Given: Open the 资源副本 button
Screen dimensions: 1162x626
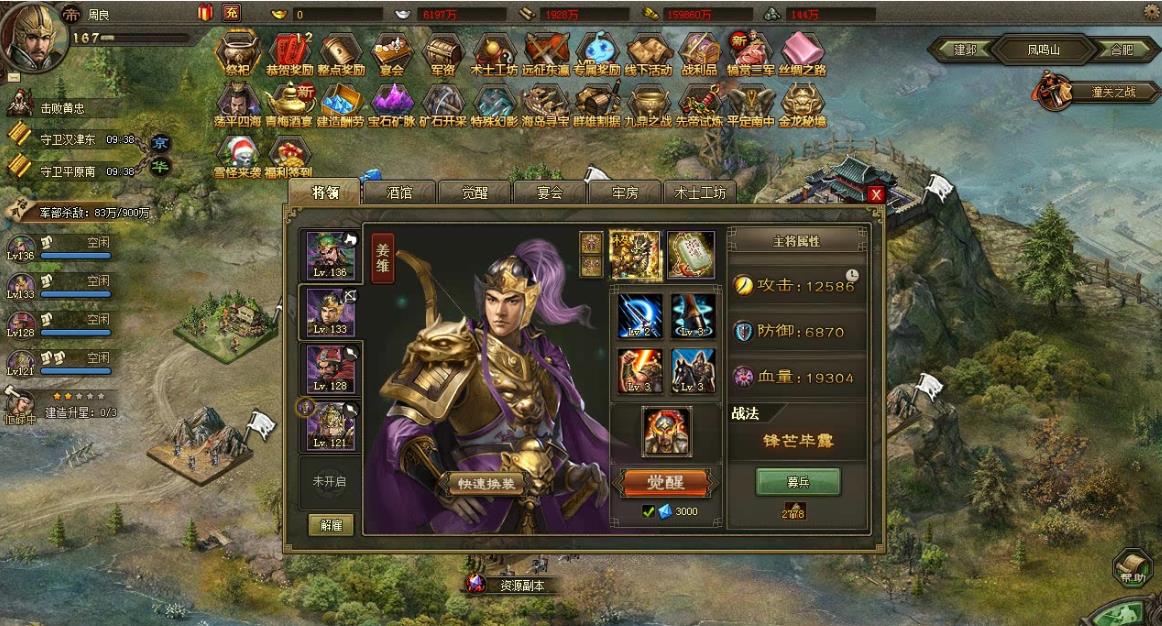Looking at the screenshot, I should [515, 585].
